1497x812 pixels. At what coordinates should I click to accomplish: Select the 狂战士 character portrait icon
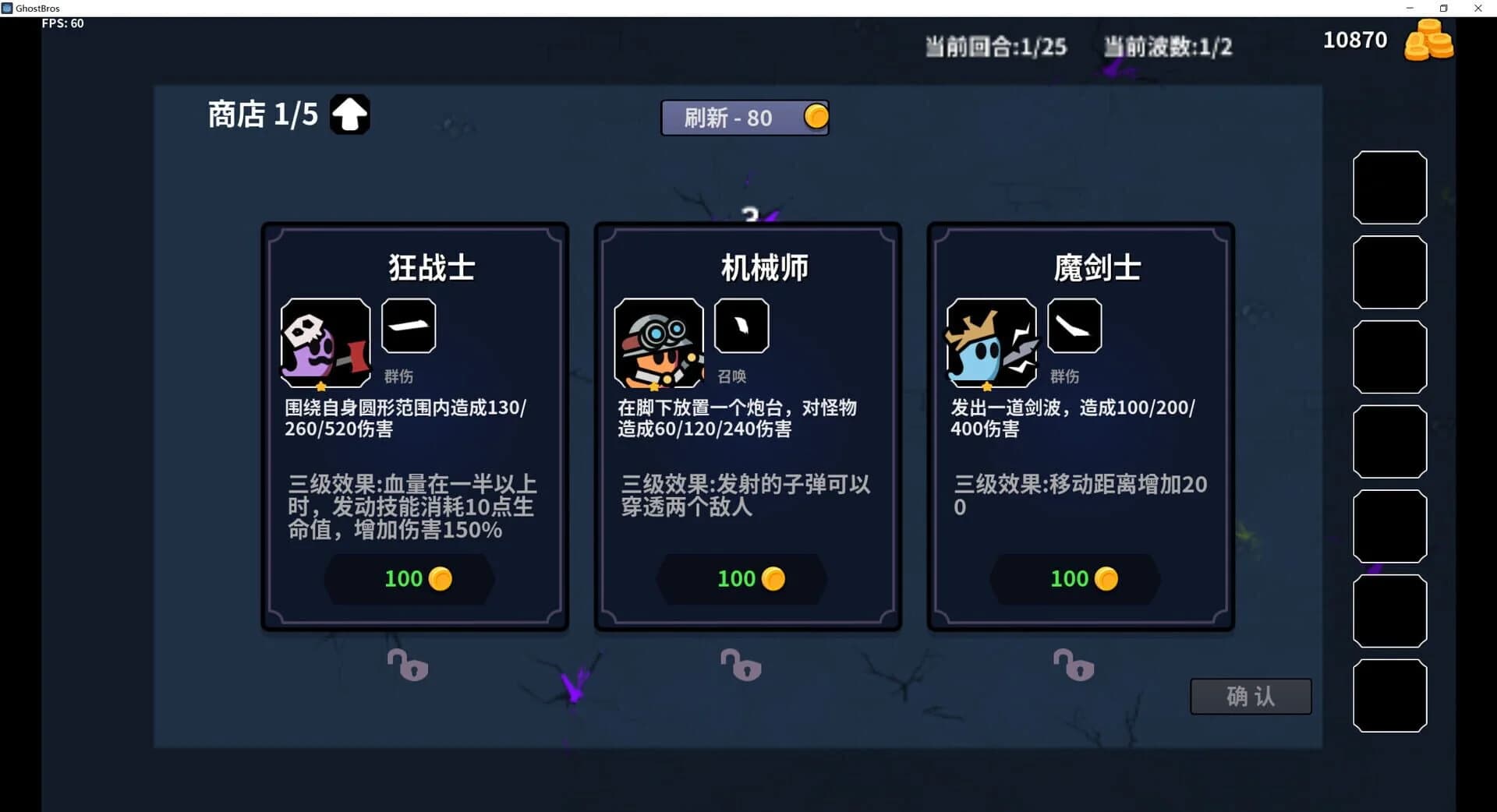(x=325, y=343)
